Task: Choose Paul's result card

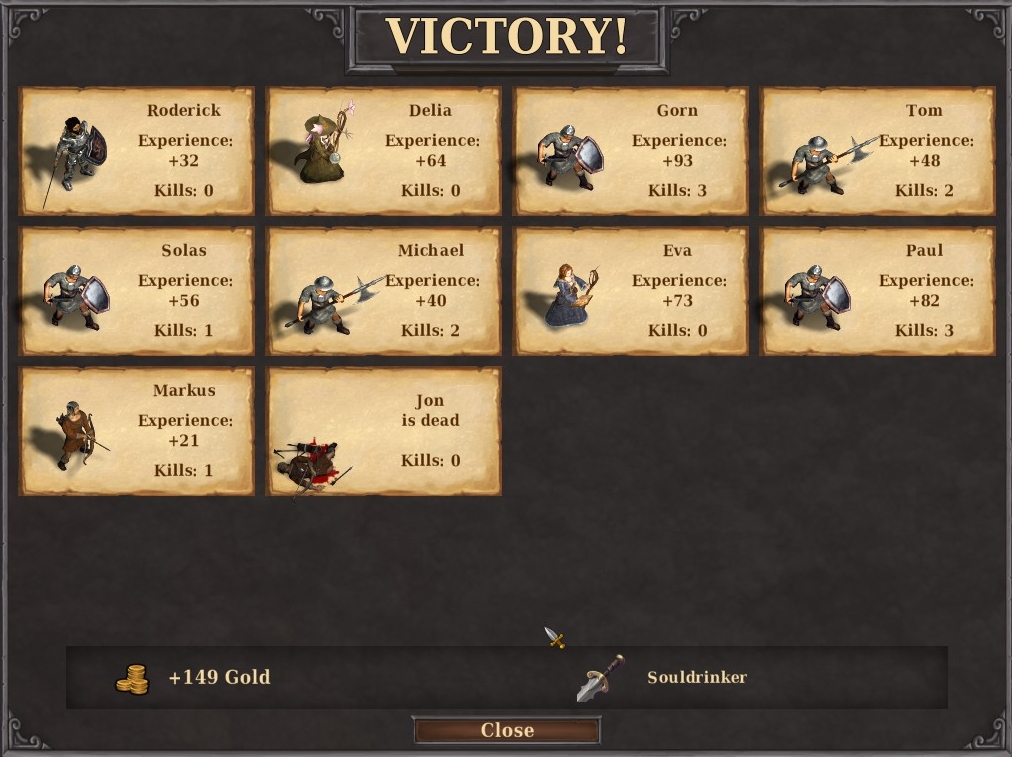Action: pyautogui.click(x=878, y=291)
